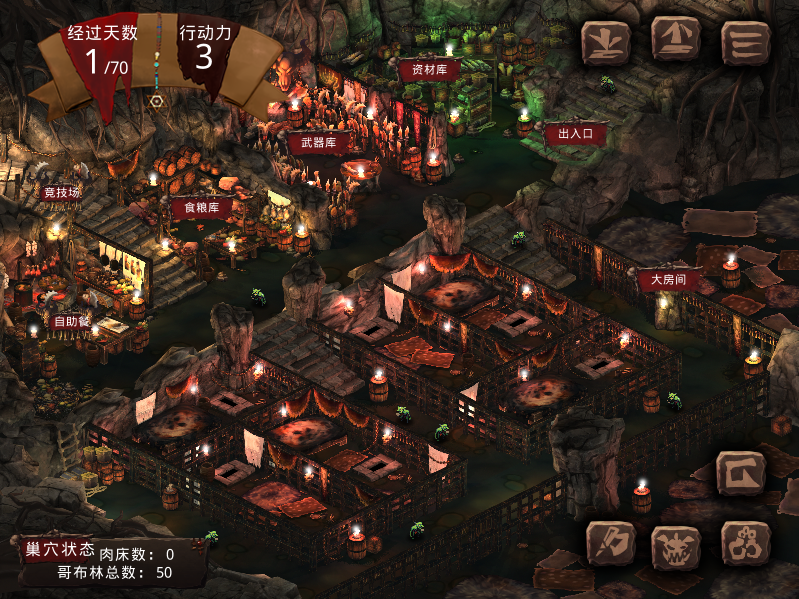
Task: Enter the 武器库 armory
Action: 318,143
